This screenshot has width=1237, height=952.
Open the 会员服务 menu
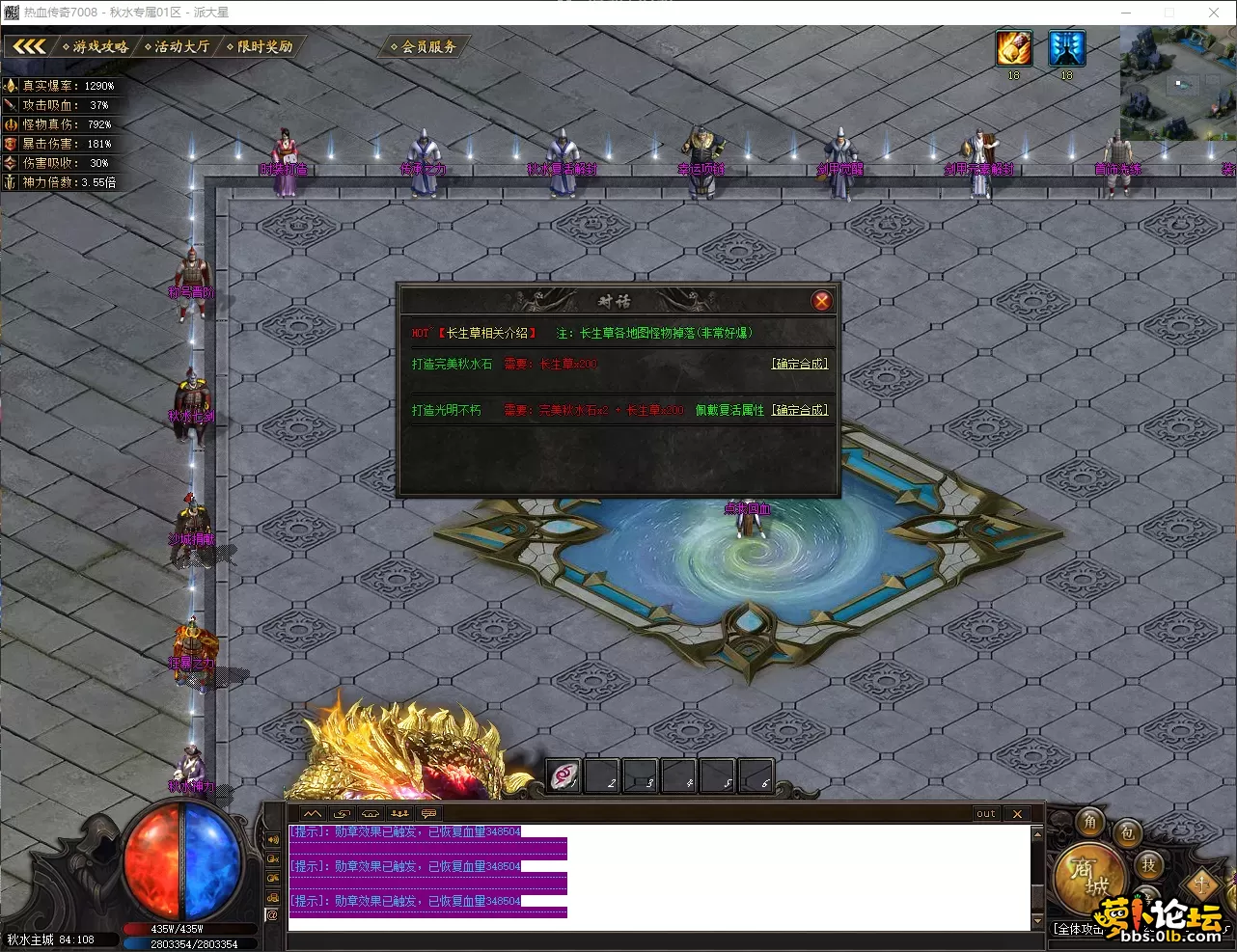tap(425, 46)
